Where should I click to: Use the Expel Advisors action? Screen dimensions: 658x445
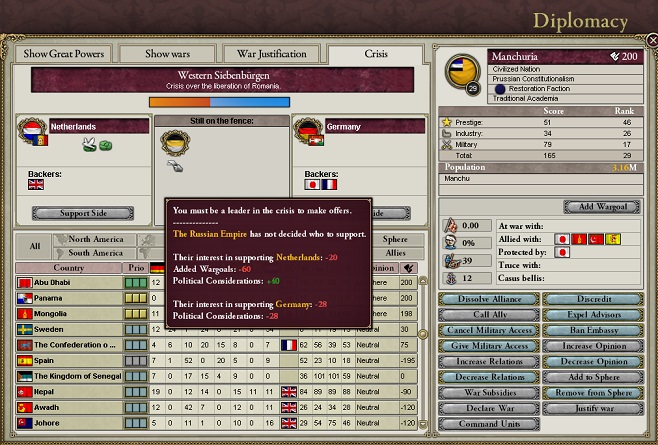click(x=594, y=316)
